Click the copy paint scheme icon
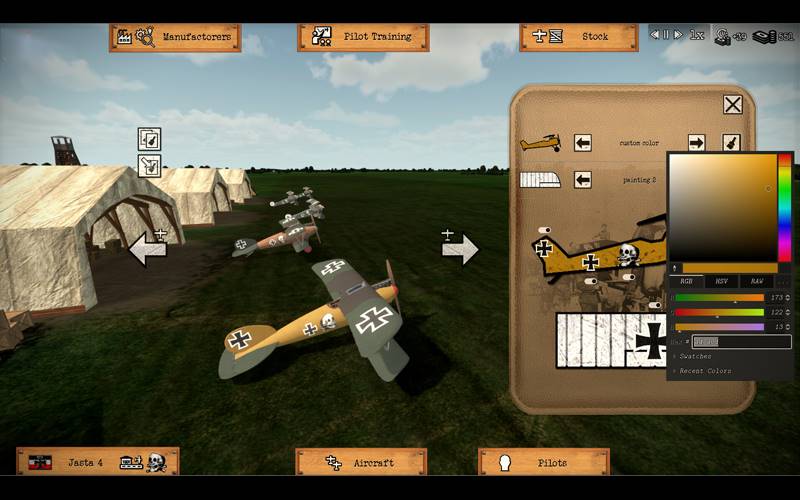The image size is (800, 500). pyautogui.click(x=149, y=139)
